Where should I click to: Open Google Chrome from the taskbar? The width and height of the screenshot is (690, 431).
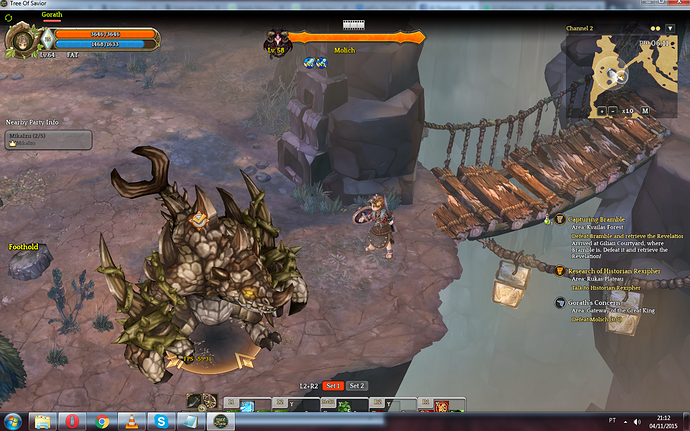click(102, 420)
